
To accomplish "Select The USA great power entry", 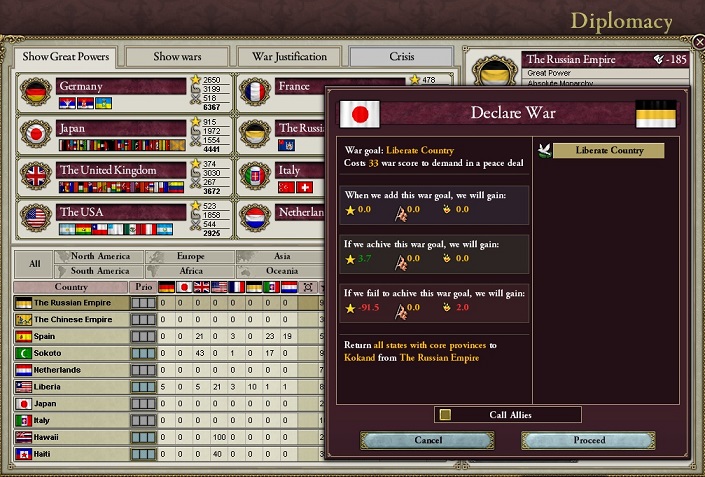I will tap(122, 212).
